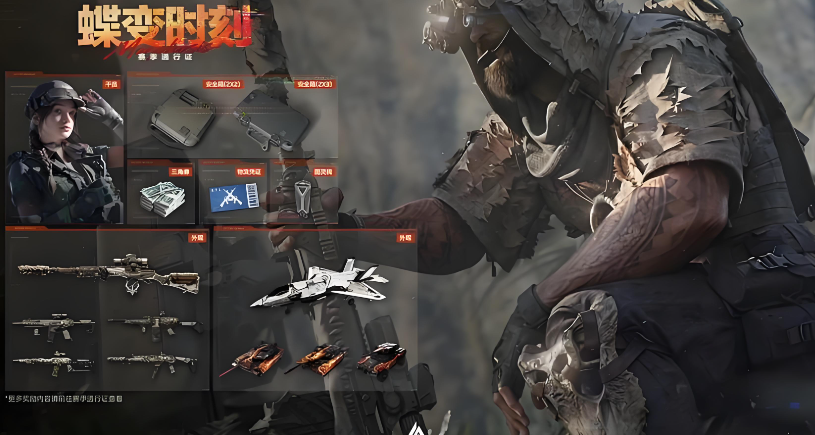Choose the blue weapon voucher ticket
Screen dimensions: 815x435
tap(232, 195)
